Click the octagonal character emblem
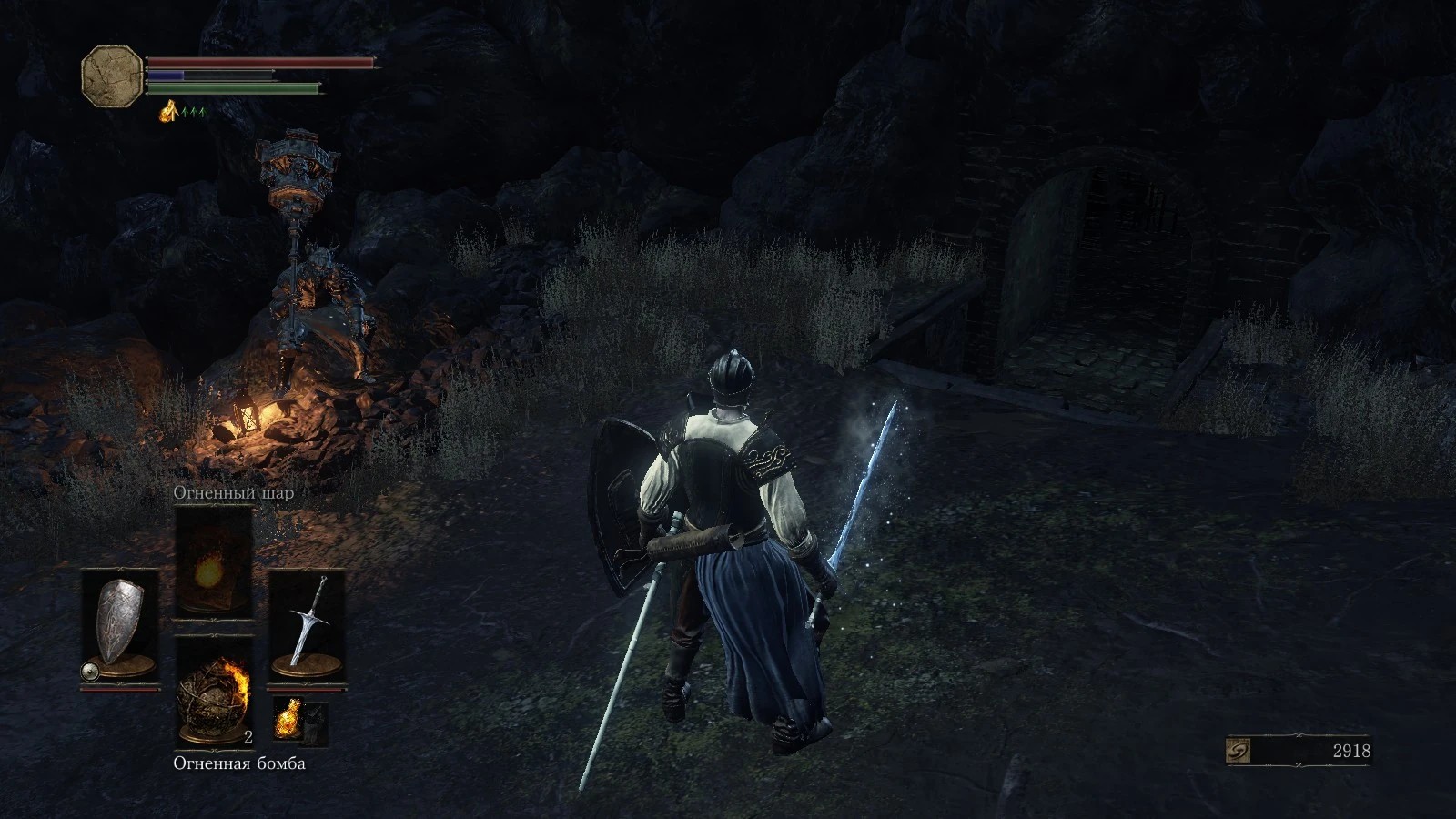1456x819 pixels. click(113, 76)
